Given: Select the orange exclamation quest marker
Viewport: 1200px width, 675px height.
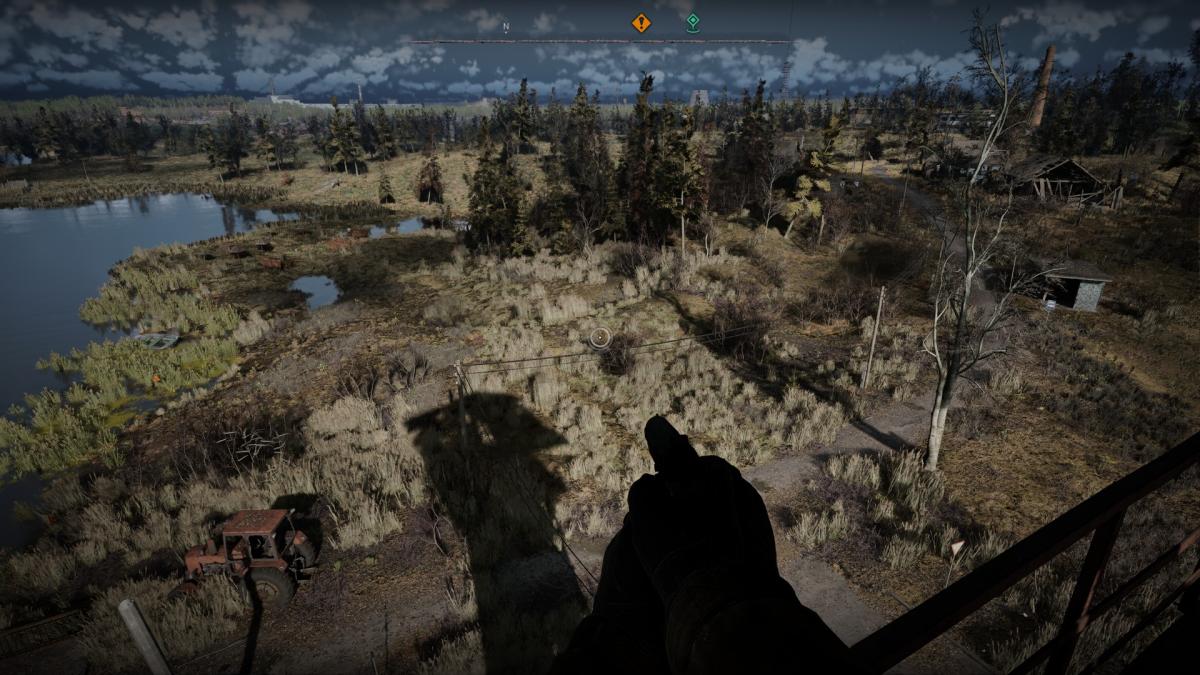Looking at the screenshot, I should [641, 22].
